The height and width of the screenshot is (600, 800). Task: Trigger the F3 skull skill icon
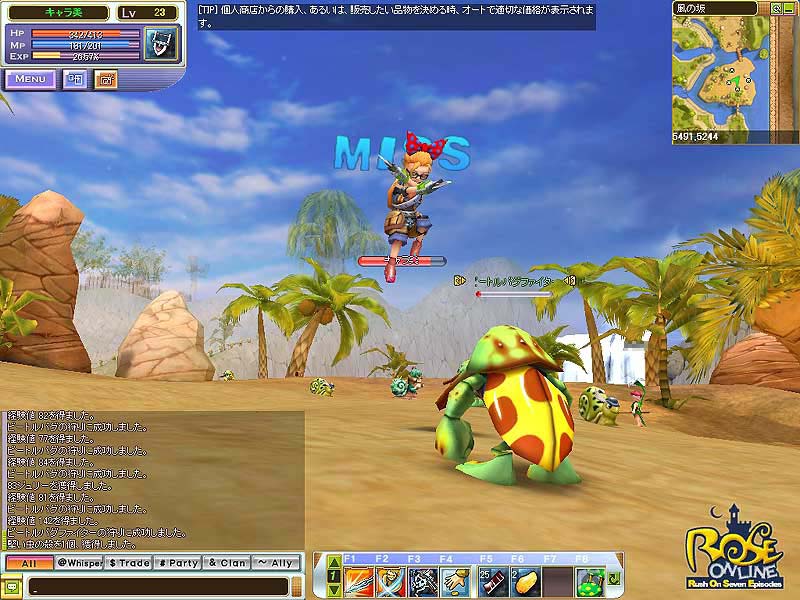point(423,580)
